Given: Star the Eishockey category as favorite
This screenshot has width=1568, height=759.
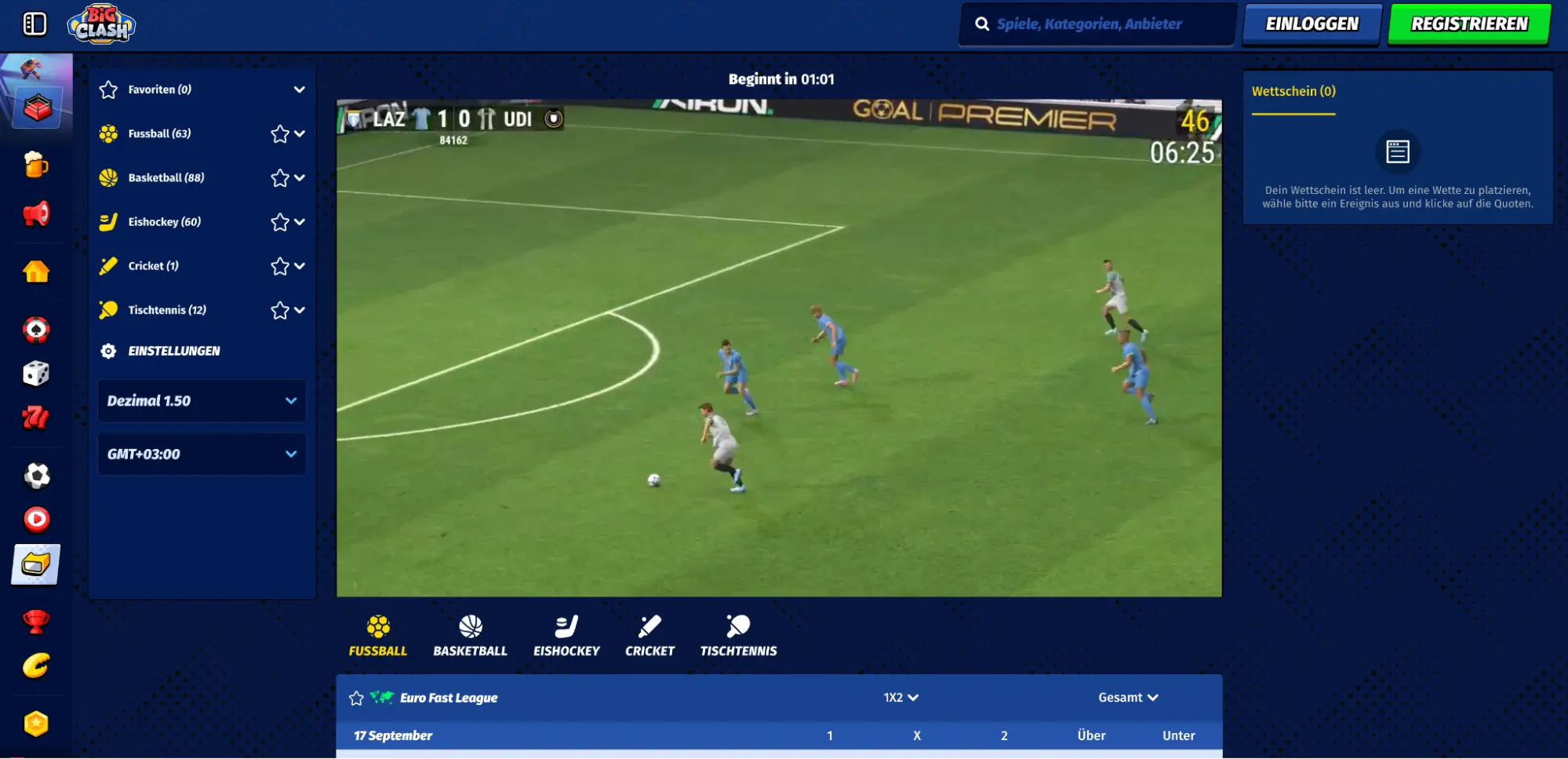Looking at the screenshot, I should (279, 221).
